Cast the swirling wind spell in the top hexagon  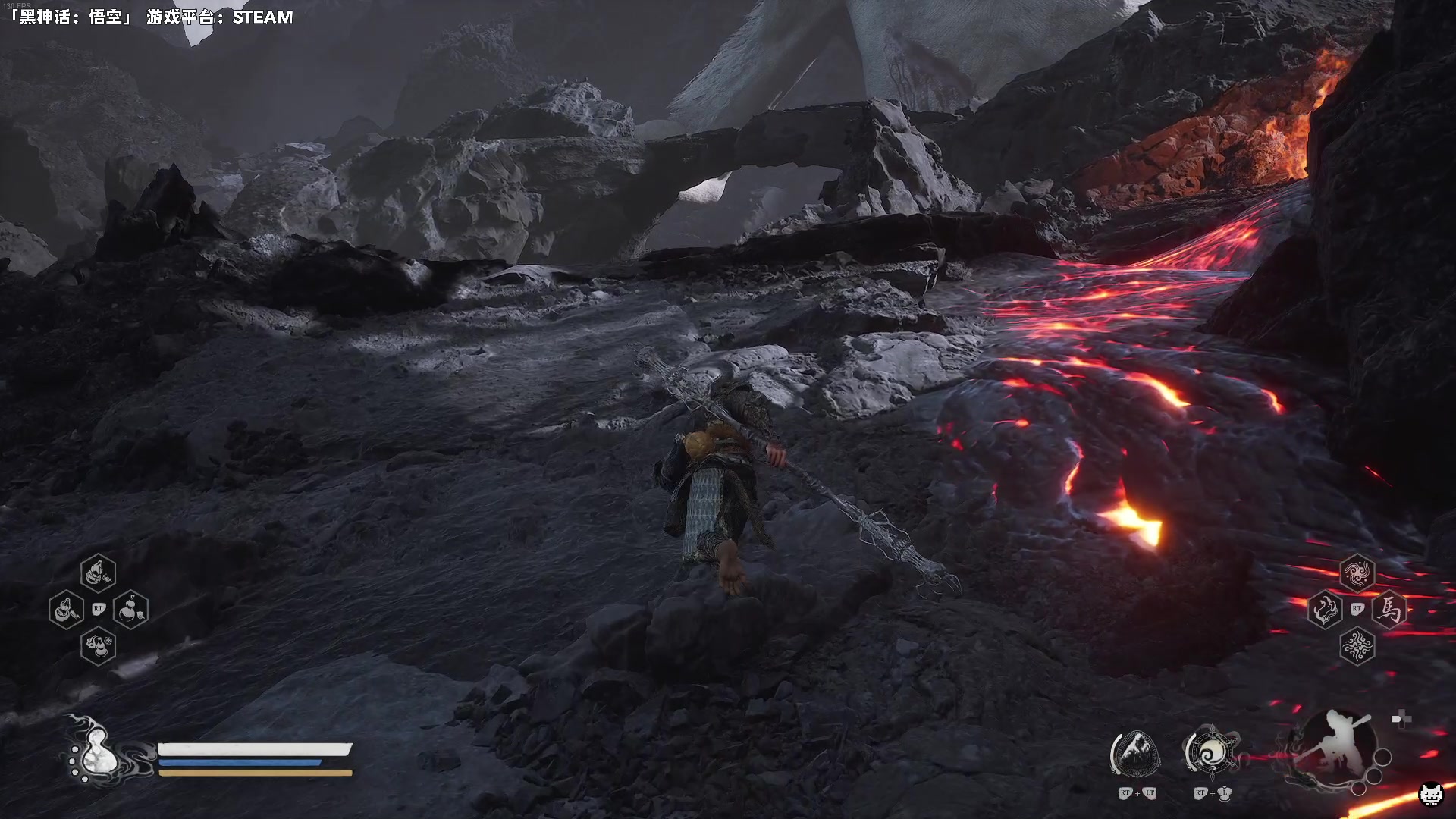tap(1357, 573)
